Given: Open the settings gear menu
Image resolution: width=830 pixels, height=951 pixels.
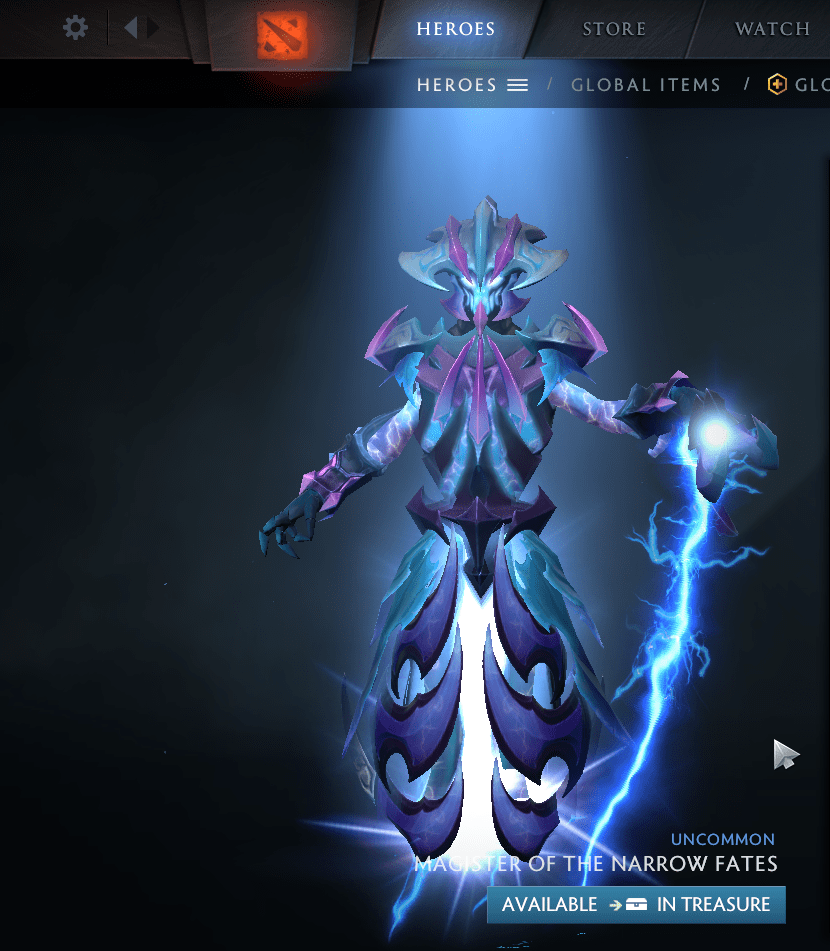Looking at the screenshot, I should click(75, 27).
